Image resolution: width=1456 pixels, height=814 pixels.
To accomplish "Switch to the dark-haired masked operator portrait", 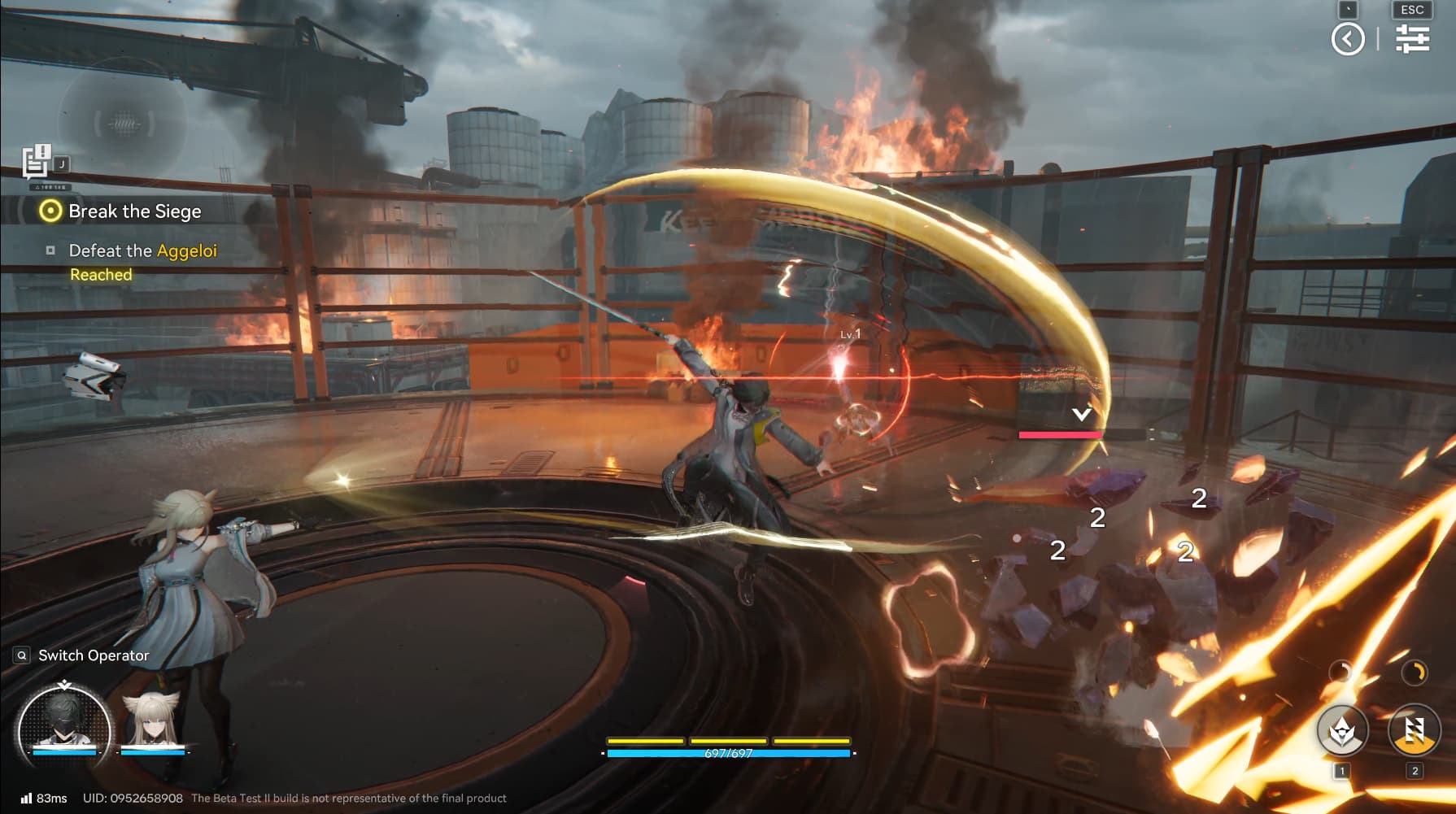I will tap(63, 723).
